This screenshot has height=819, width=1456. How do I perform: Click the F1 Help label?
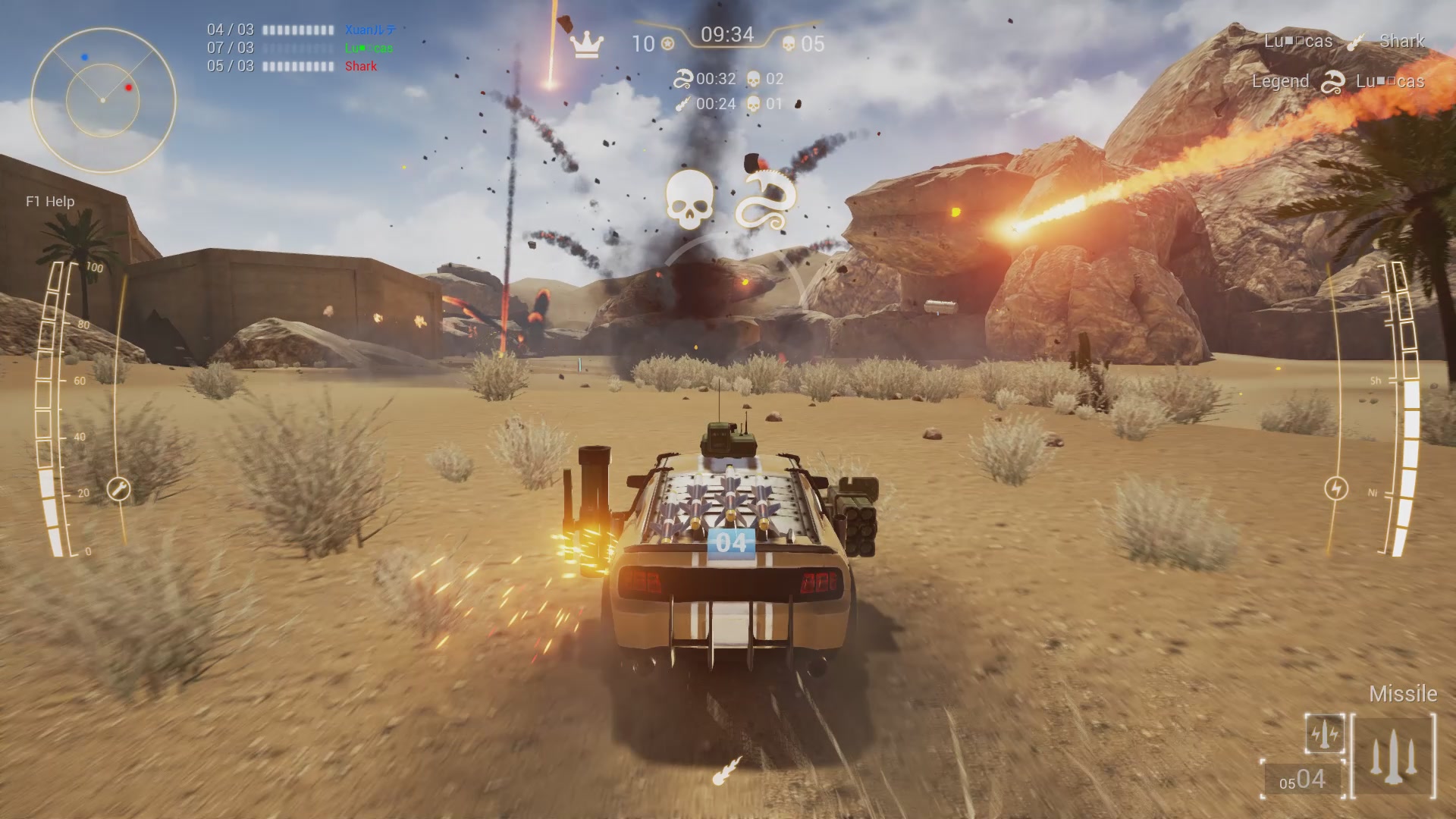point(49,202)
